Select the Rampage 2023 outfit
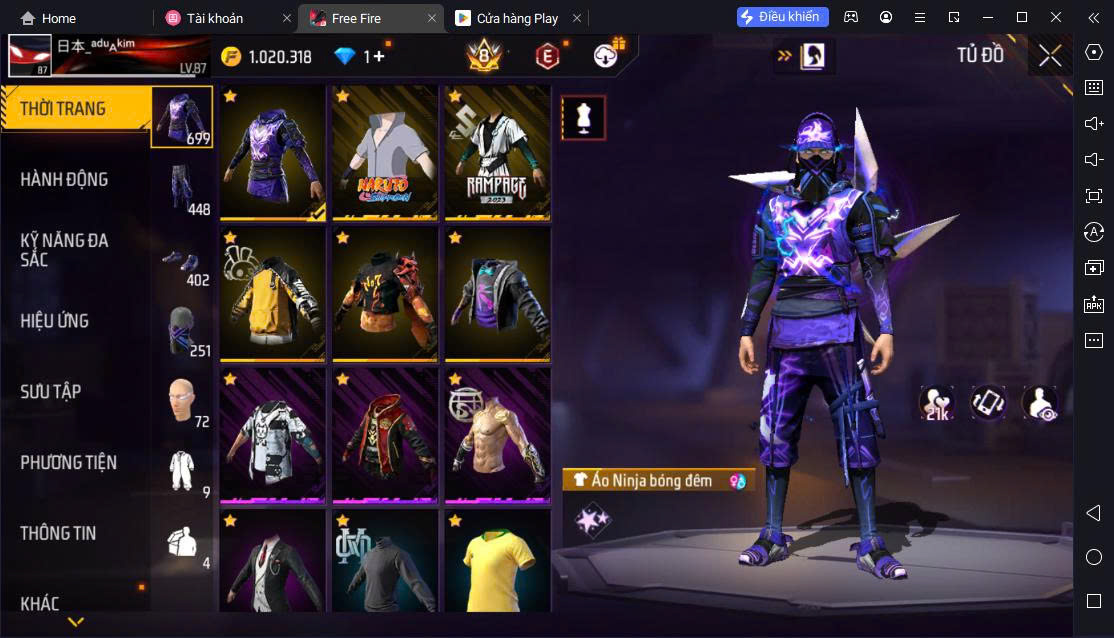Screen dimensions: 1114x638 [x=497, y=152]
